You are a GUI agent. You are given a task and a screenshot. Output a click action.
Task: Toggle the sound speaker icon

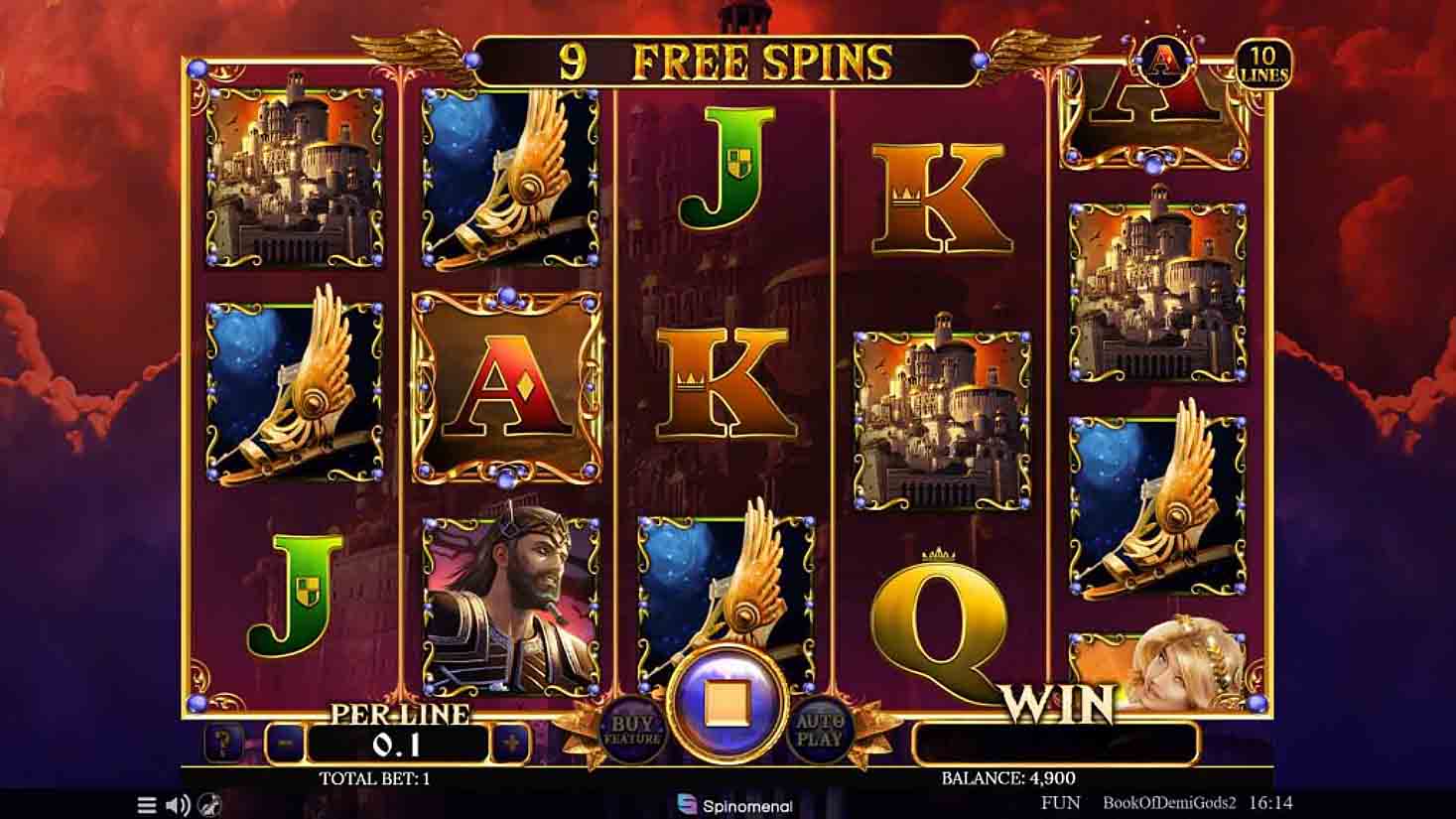coord(178,804)
